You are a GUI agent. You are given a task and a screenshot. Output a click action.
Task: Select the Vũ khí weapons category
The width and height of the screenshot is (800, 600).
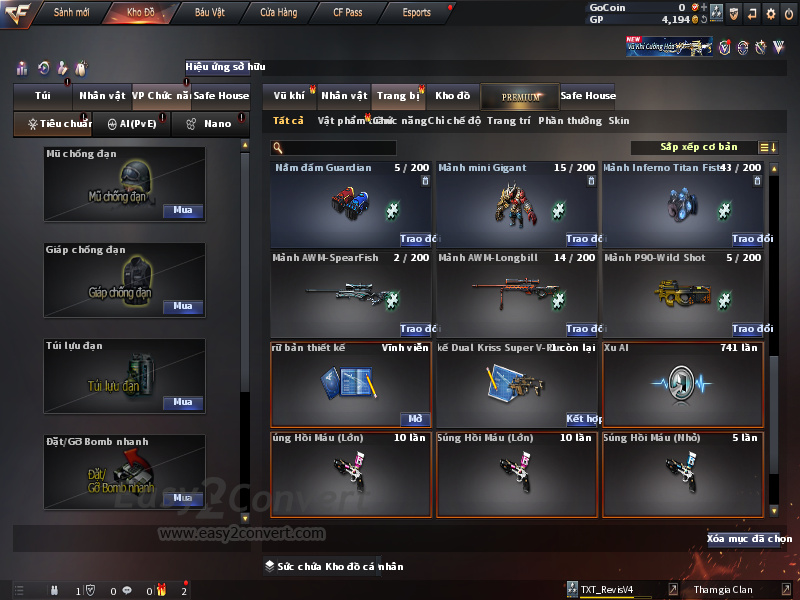289,96
